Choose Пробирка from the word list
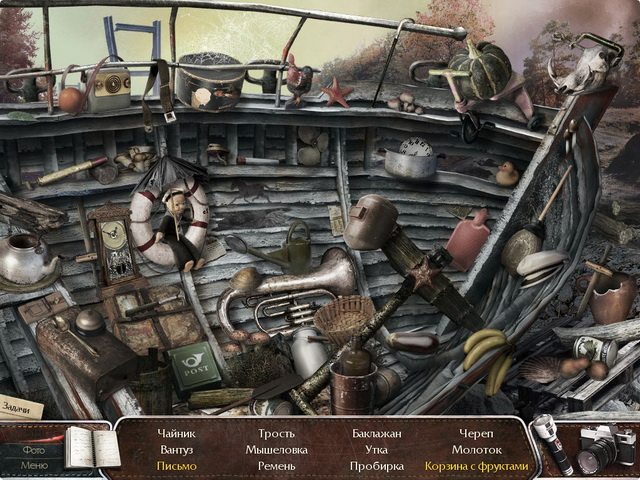 pyautogui.click(x=376, y=466)
